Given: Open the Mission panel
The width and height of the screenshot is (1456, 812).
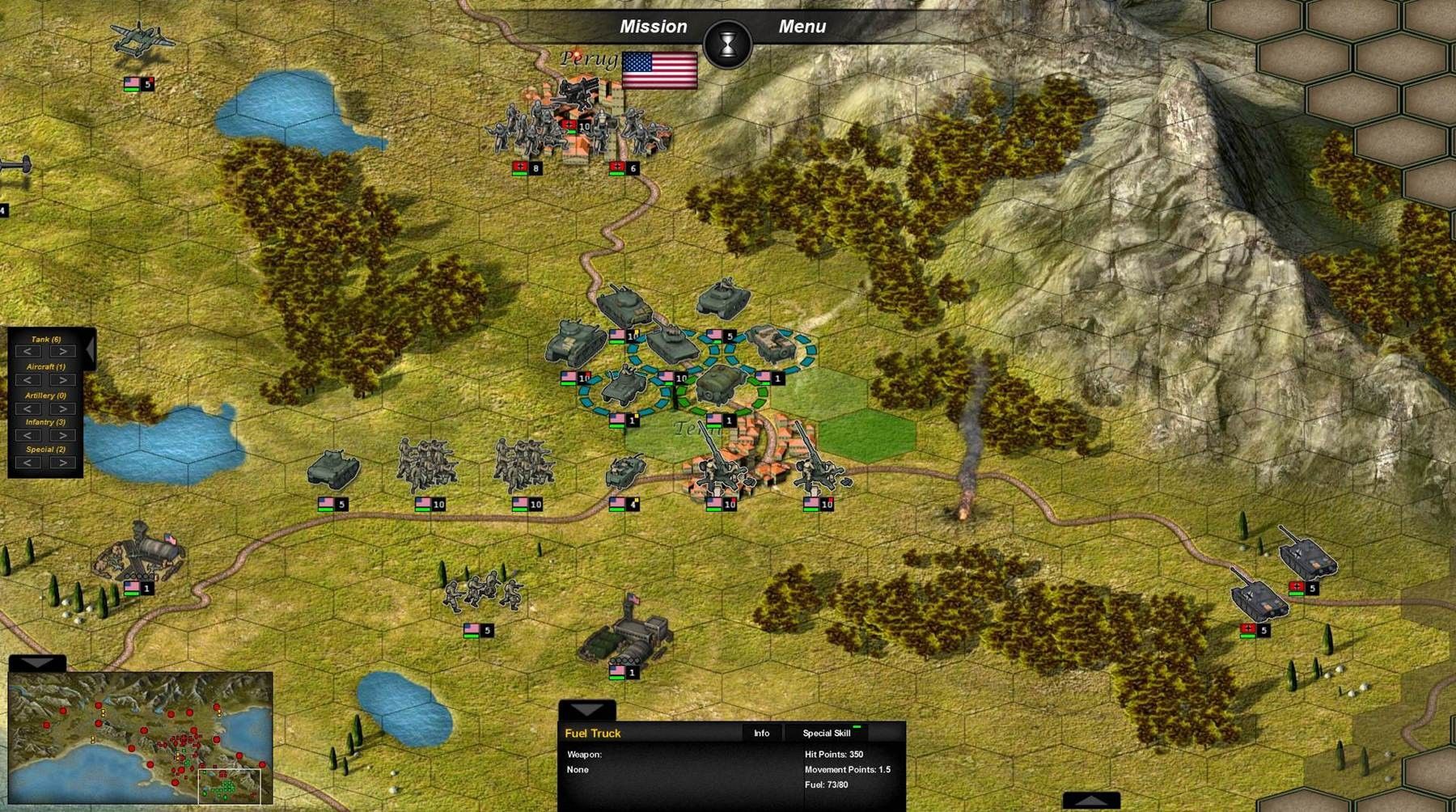Looking at the screenshot, I should 653,27.
